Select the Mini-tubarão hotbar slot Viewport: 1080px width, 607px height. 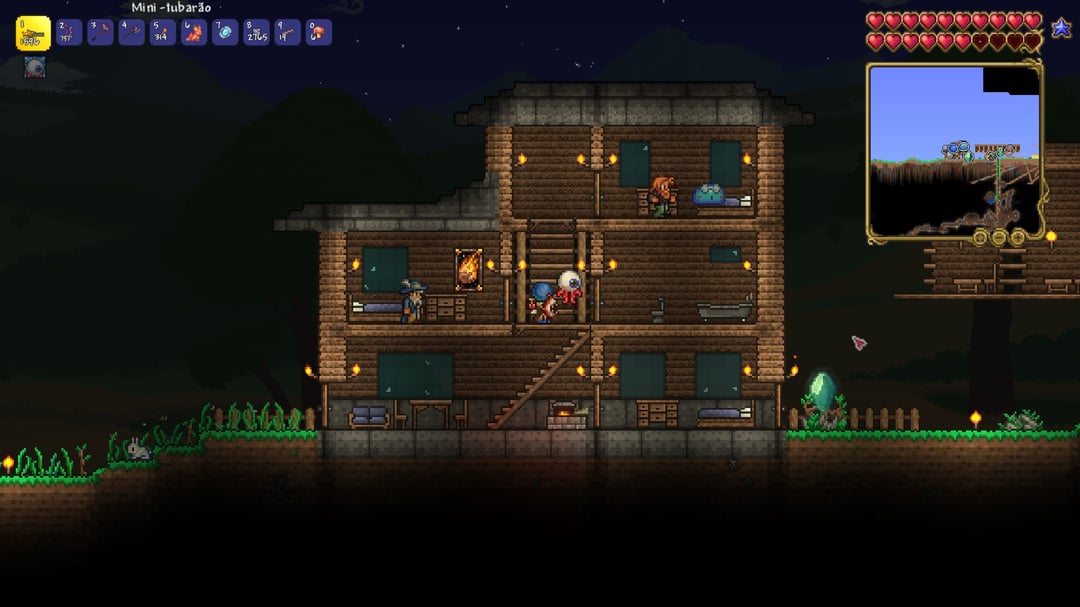tap(33, 33)
